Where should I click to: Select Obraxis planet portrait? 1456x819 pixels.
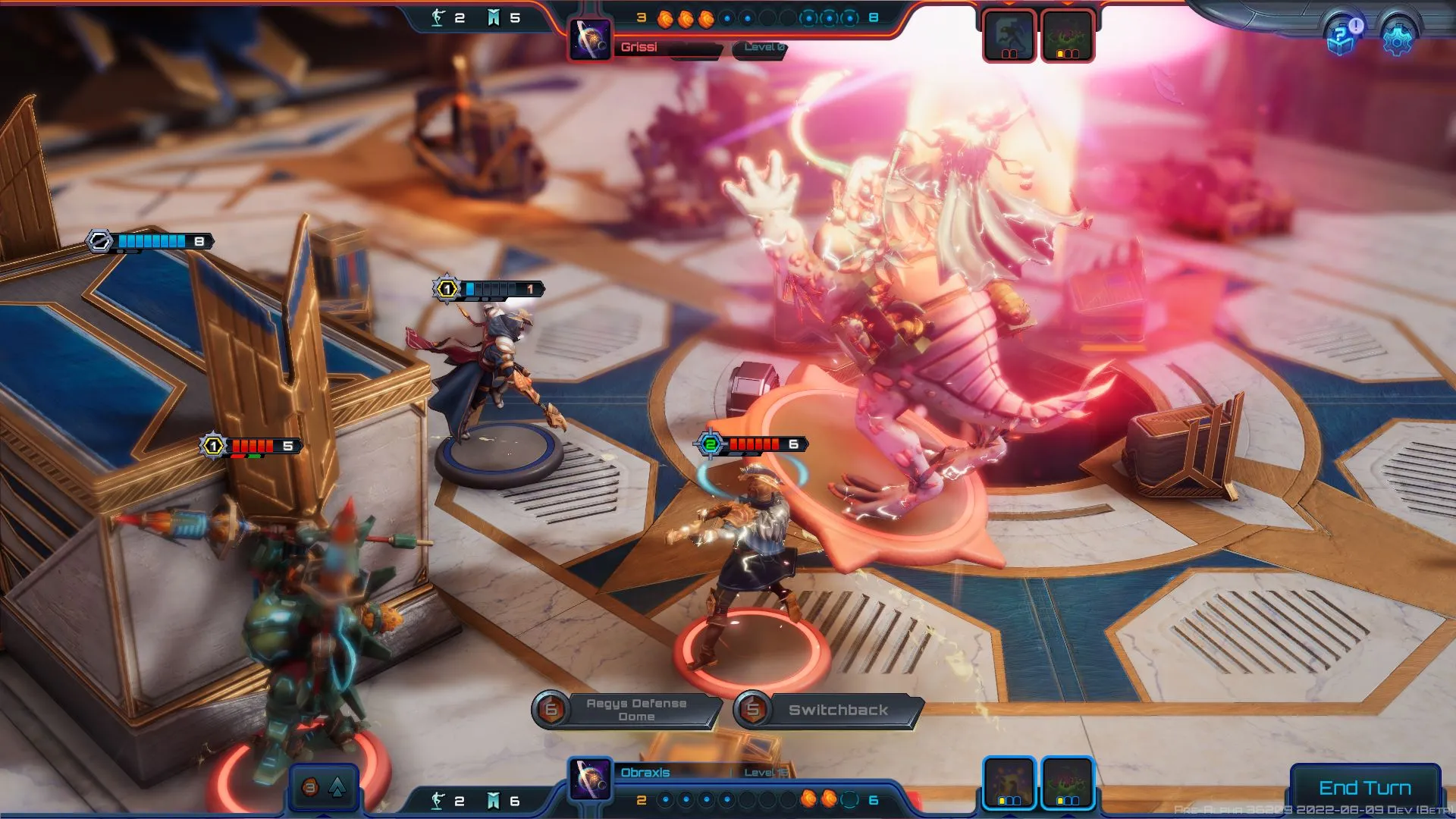(x=591, y=779)
